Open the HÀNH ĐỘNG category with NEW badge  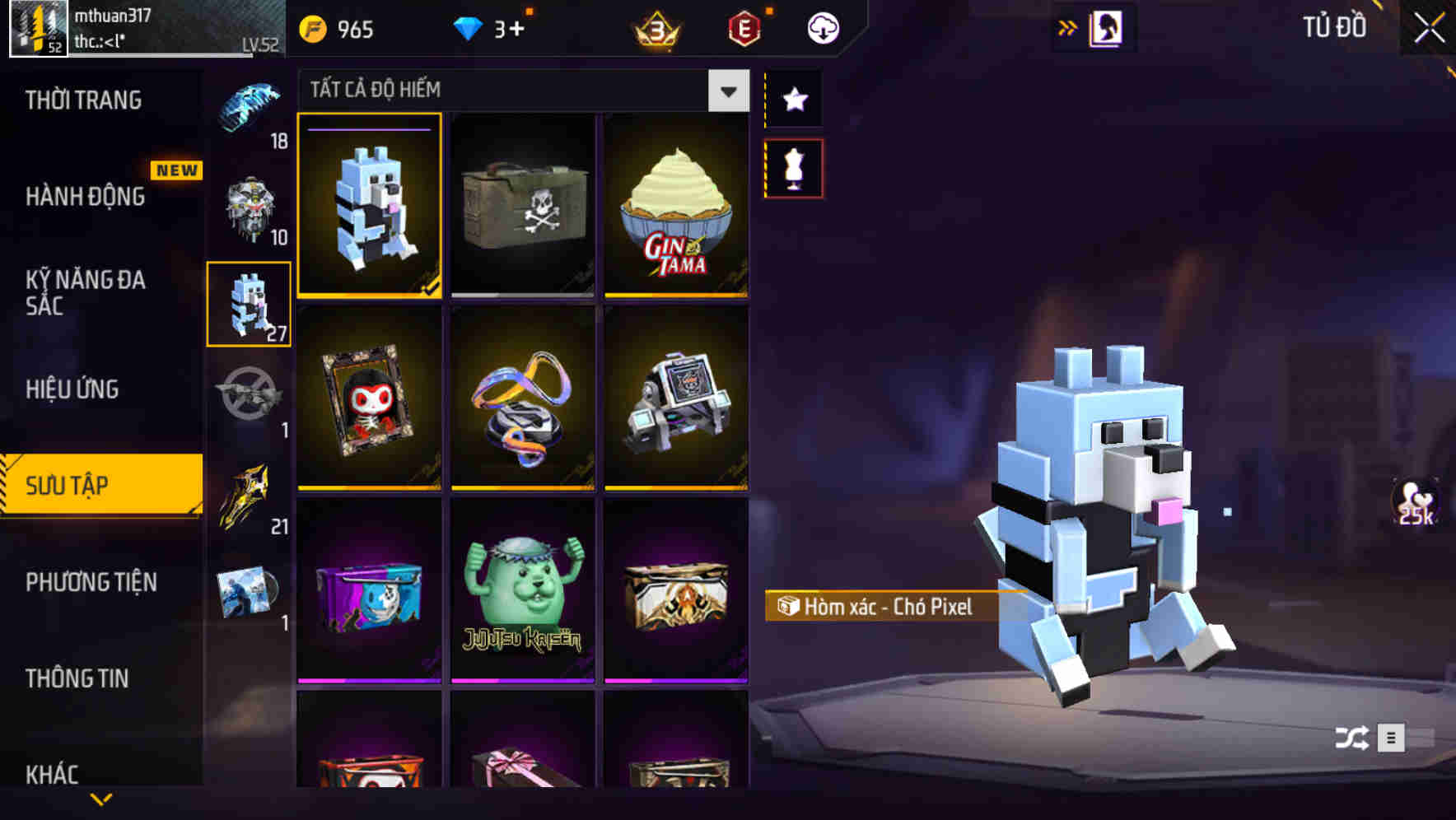pos(86,198)
